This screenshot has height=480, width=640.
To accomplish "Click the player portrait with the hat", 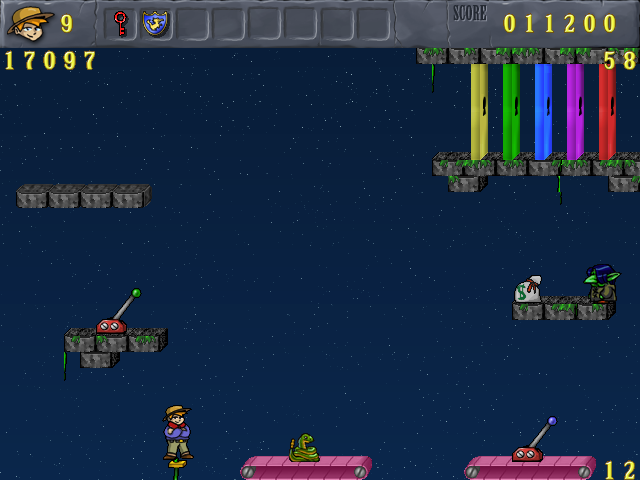I will pyautogui.click(x=29, y=22).
